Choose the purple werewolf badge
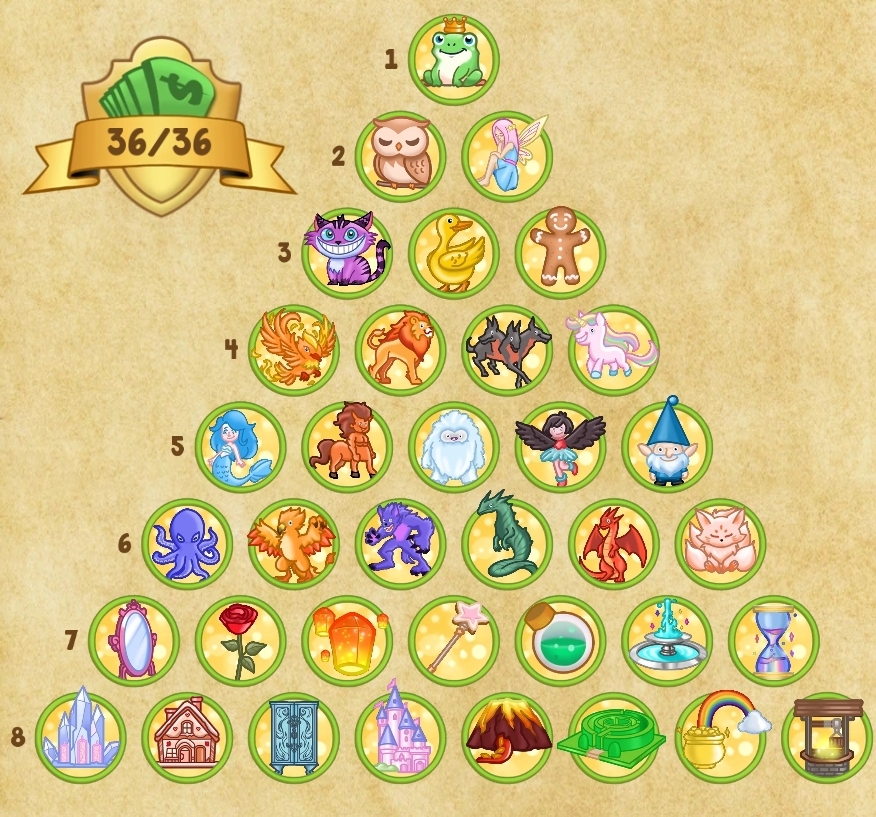 (400, 544)
